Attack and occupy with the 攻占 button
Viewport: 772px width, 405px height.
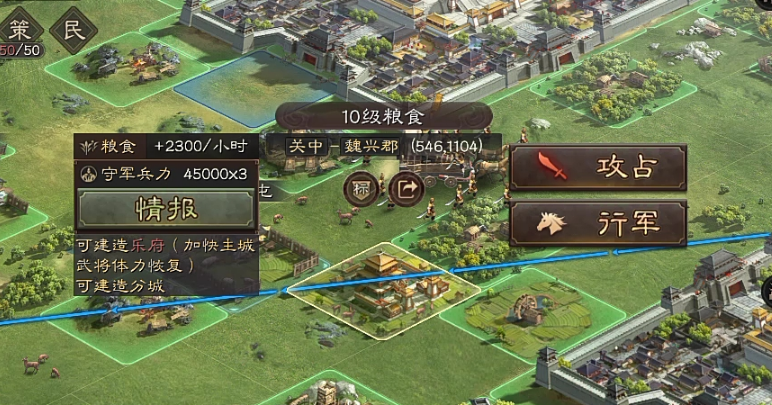coord(598,167)
